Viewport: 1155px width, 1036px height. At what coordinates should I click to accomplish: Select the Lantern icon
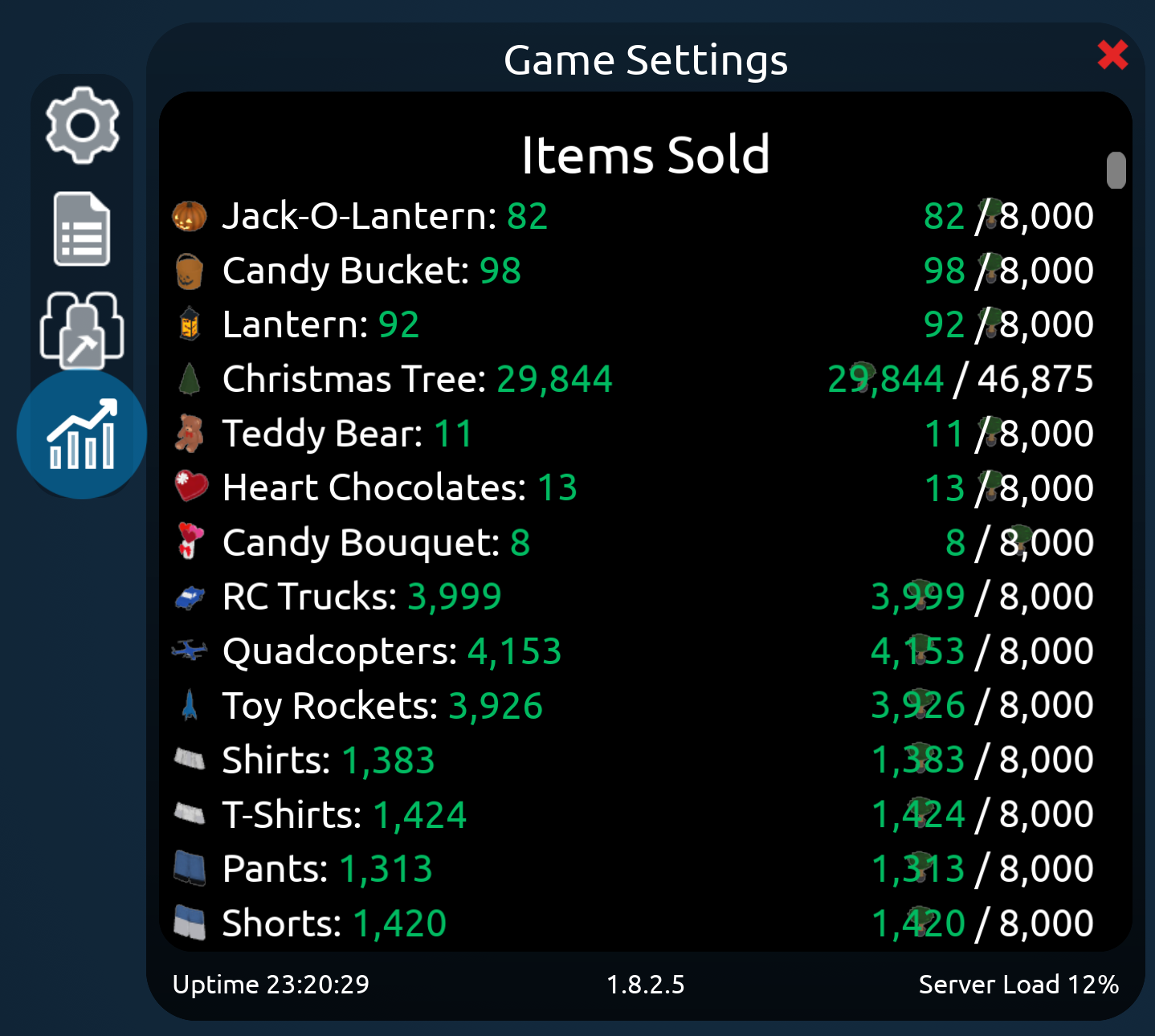click(191, 324)
